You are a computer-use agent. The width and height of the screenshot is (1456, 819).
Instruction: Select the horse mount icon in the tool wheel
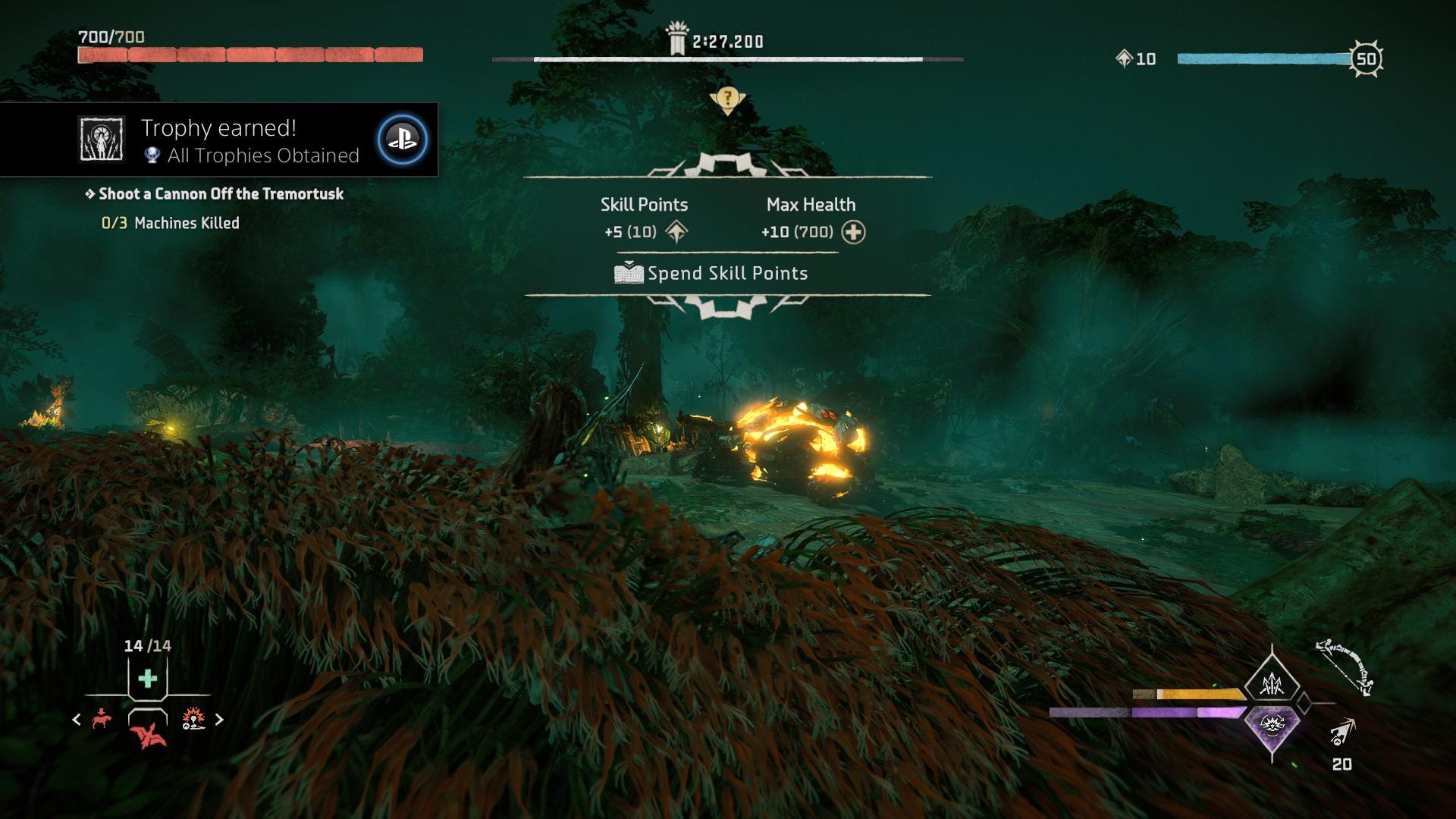[101, 720]
